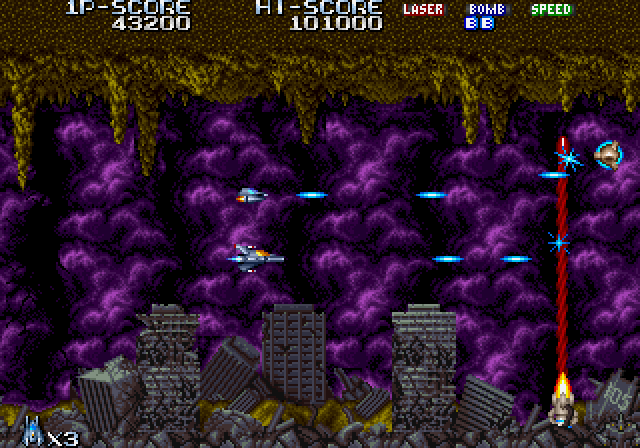The width and height of the screenshot is (640, 448).
Task: Select the LASER weapon indicator
Action: [x=423, y=10]
